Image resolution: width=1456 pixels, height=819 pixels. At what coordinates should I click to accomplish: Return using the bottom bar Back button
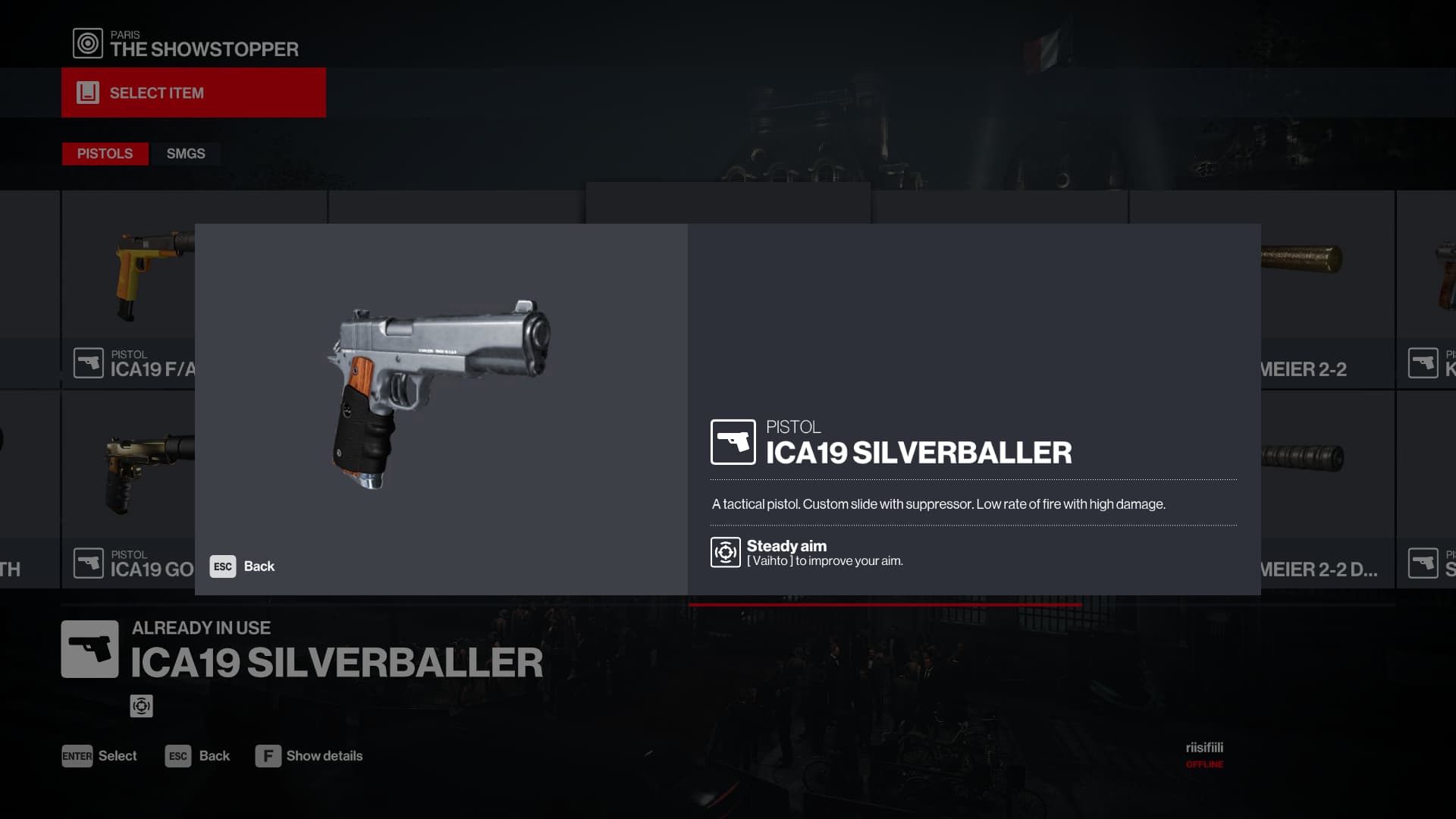[198, 756]
